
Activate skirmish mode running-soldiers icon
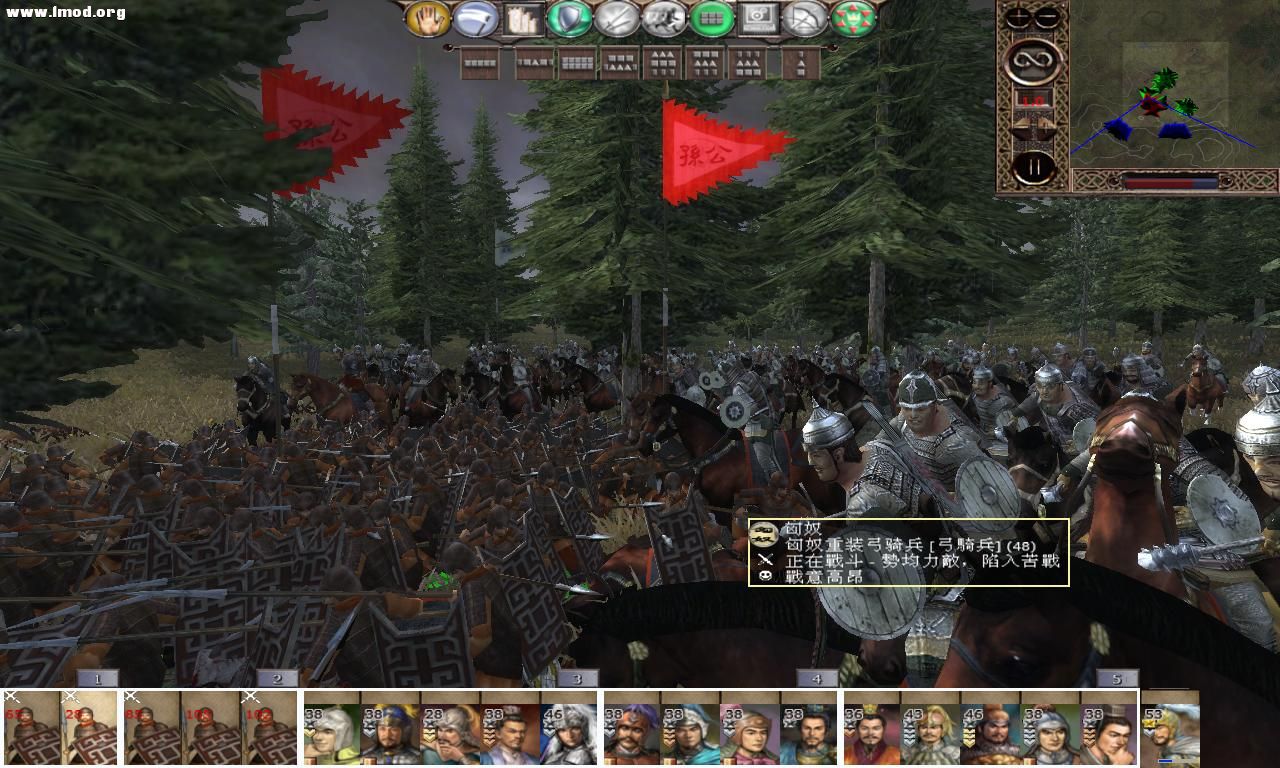pos(666,18)
